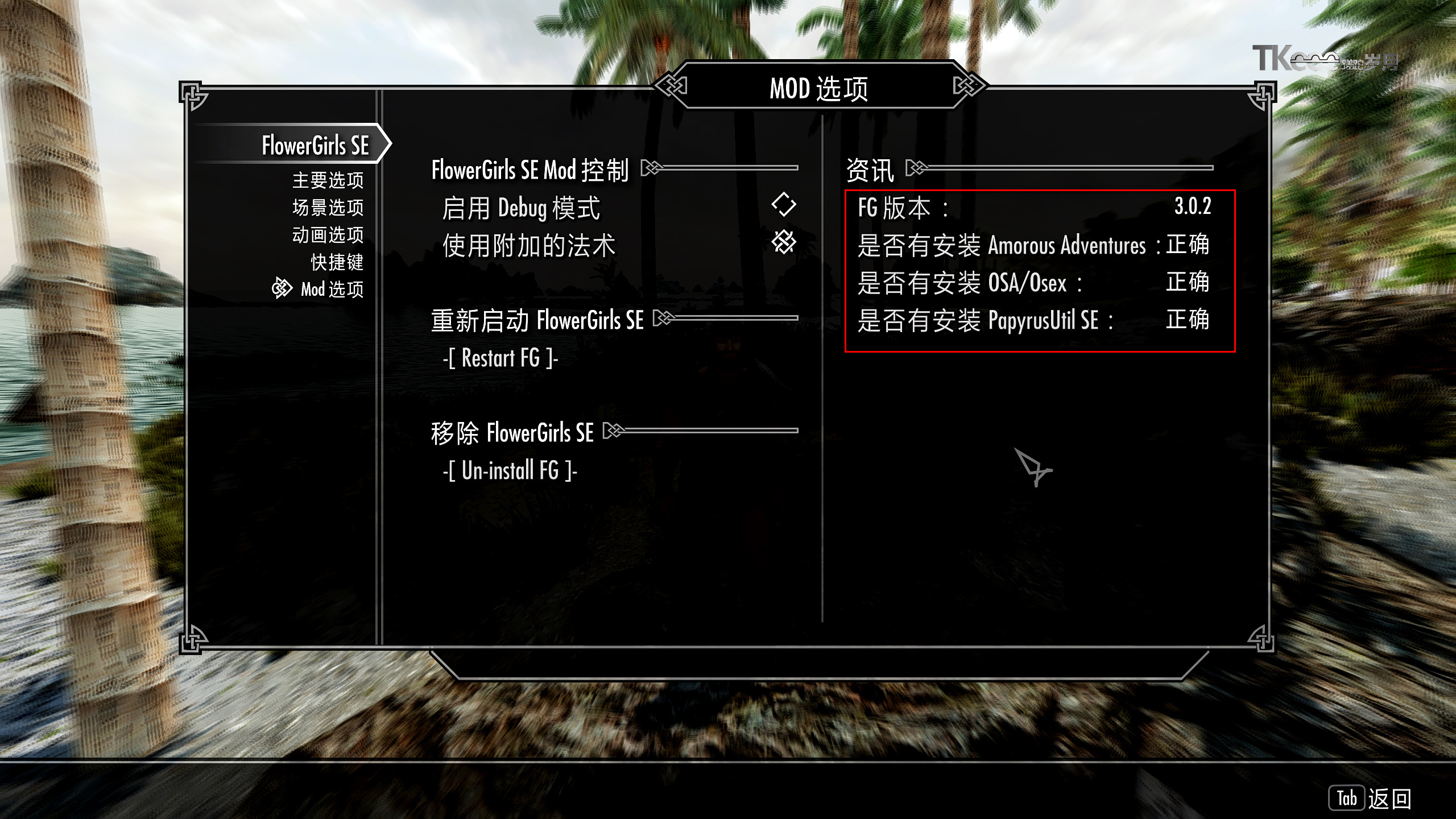
Task: Click -[ Un-install FG ]- to remove the mod
Action: click(x=510, y=470)
